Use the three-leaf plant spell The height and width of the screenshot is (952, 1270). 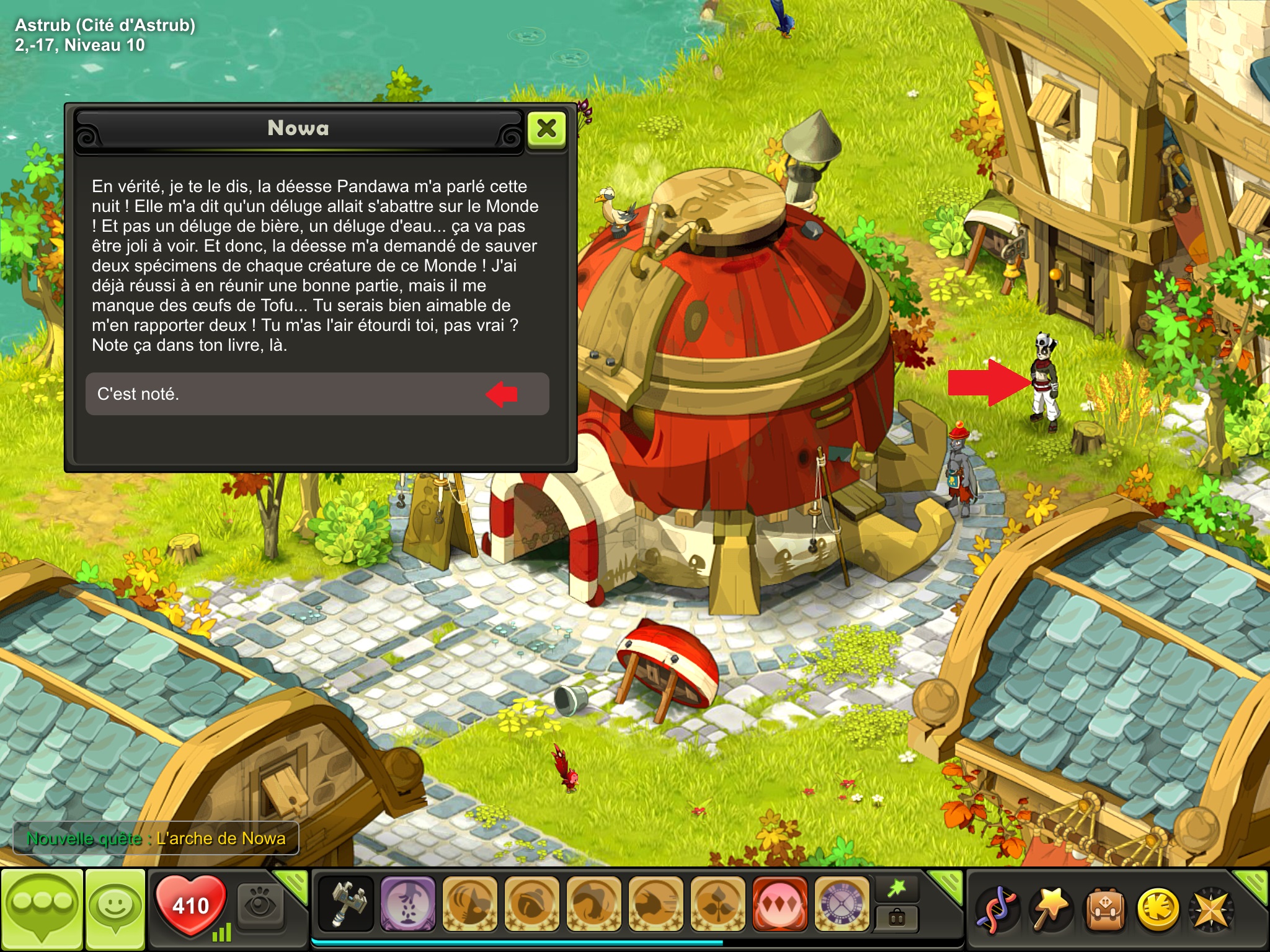coord(717,903)
